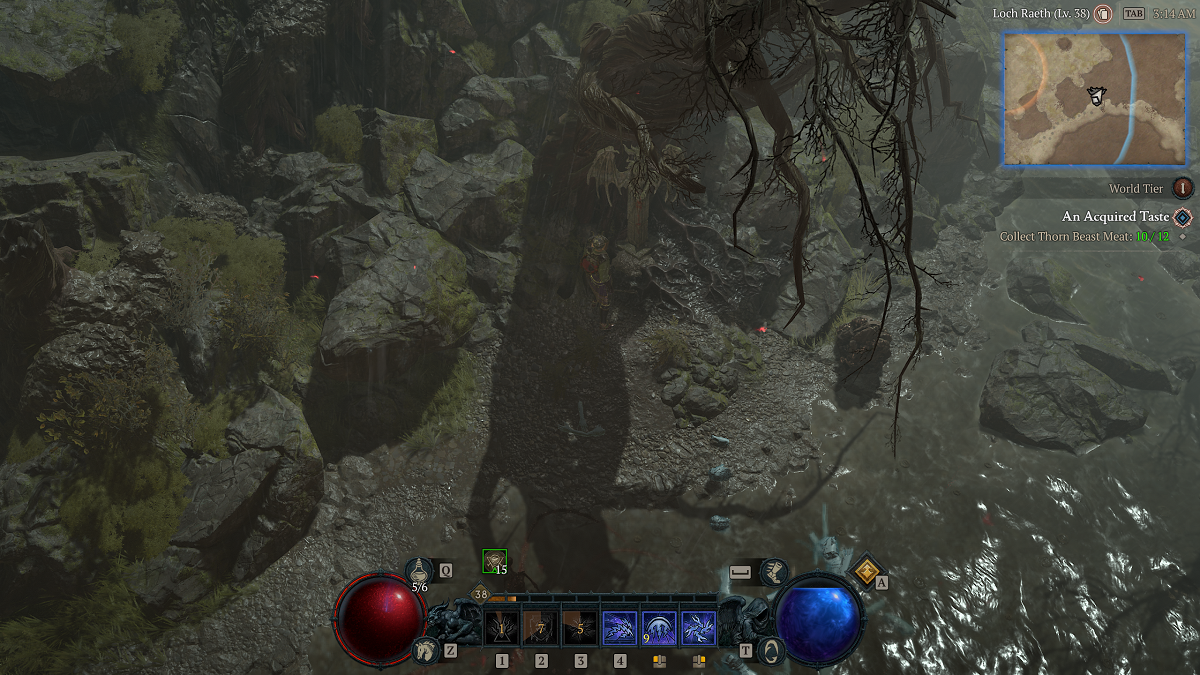Click the gold diamond notification icon
Image resolution: width=1200 pixels, height=675 pixels.
click(x=865, y=570)
